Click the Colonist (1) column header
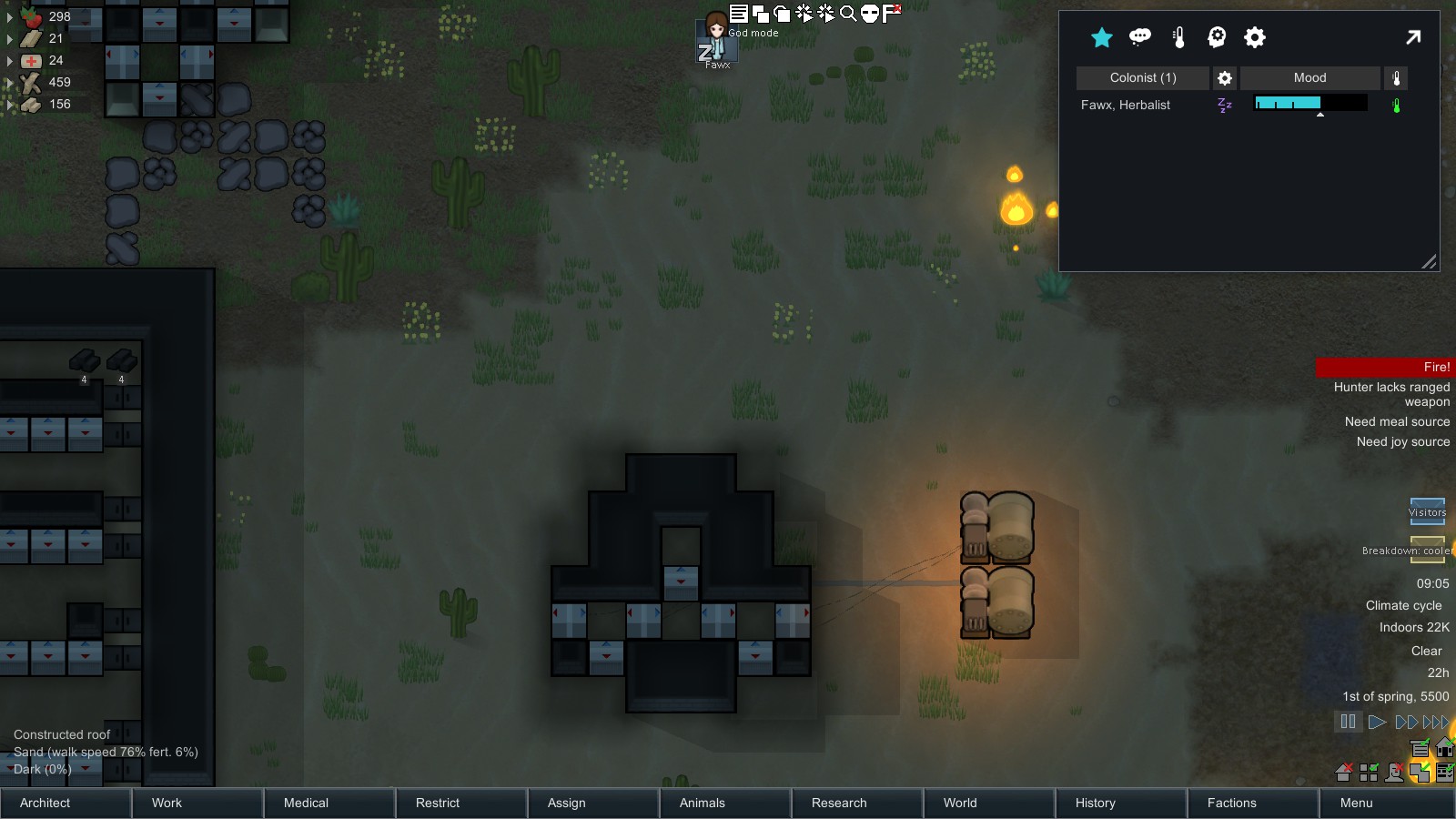Viewport: 1456px width, 819px height. click(1143, 78)
